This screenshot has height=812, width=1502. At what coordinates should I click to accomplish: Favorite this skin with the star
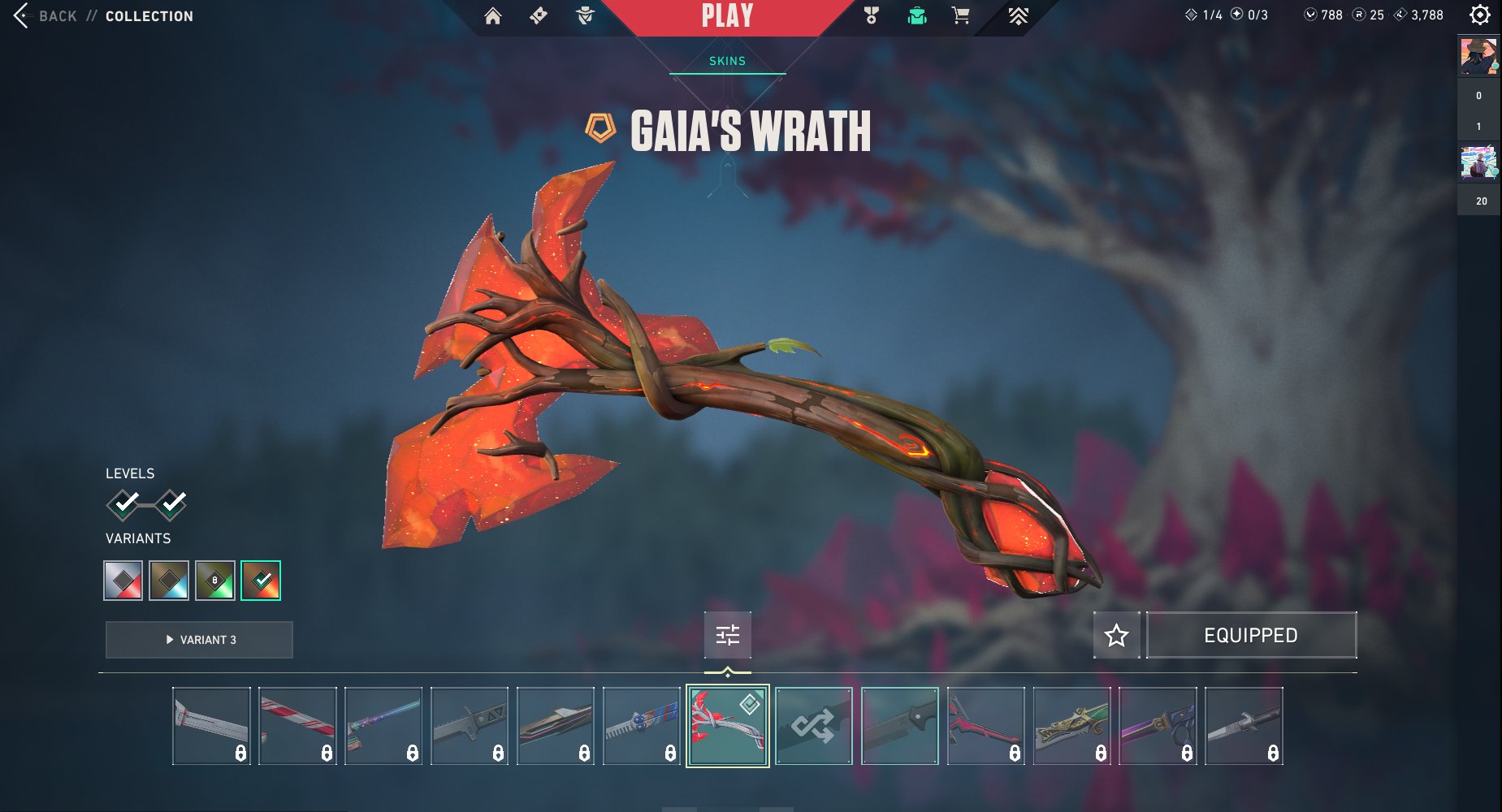click(1117, 635)
